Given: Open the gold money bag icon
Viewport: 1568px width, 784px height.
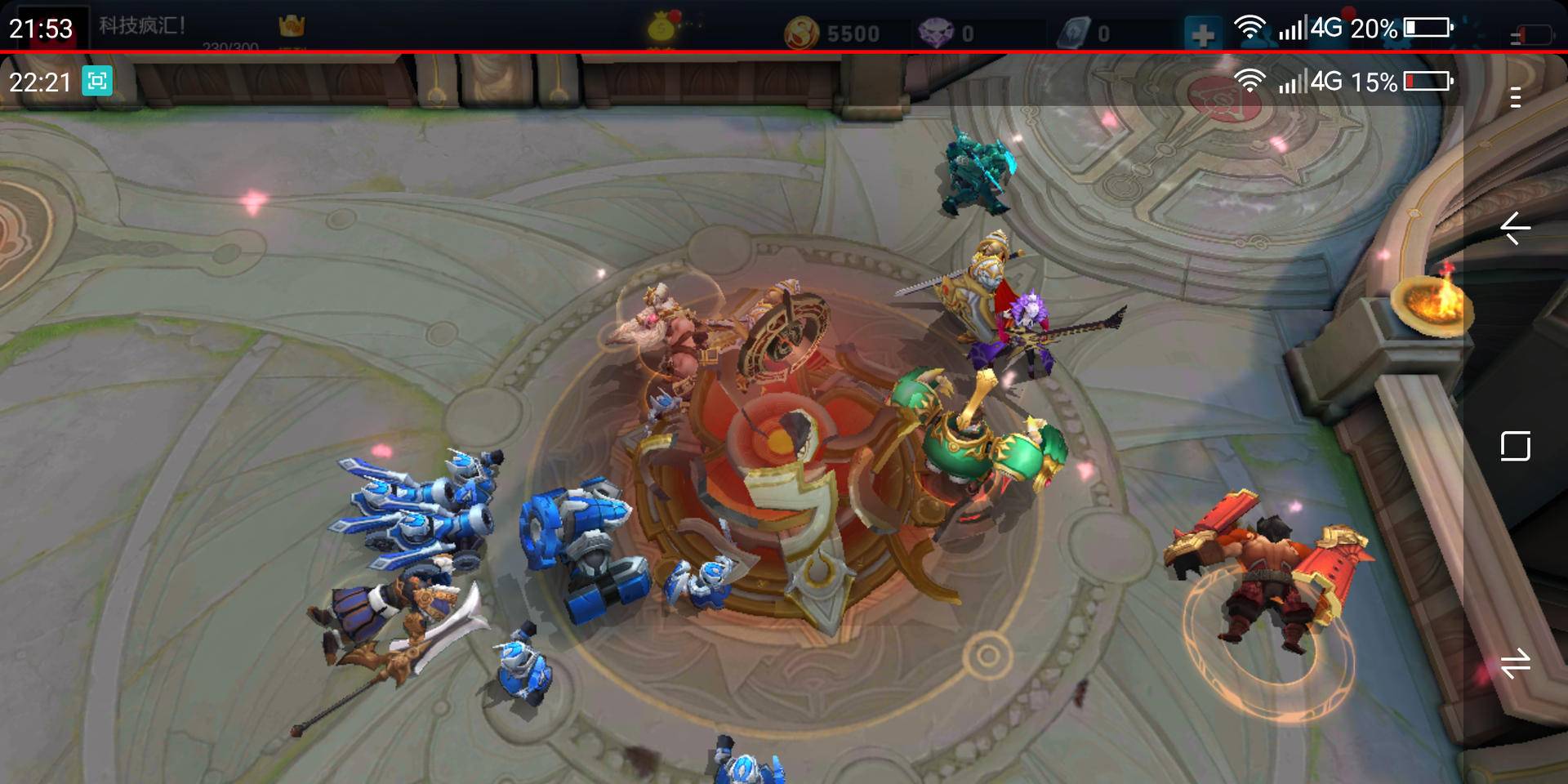Looking at the screenshot, I should coord(662,28).
